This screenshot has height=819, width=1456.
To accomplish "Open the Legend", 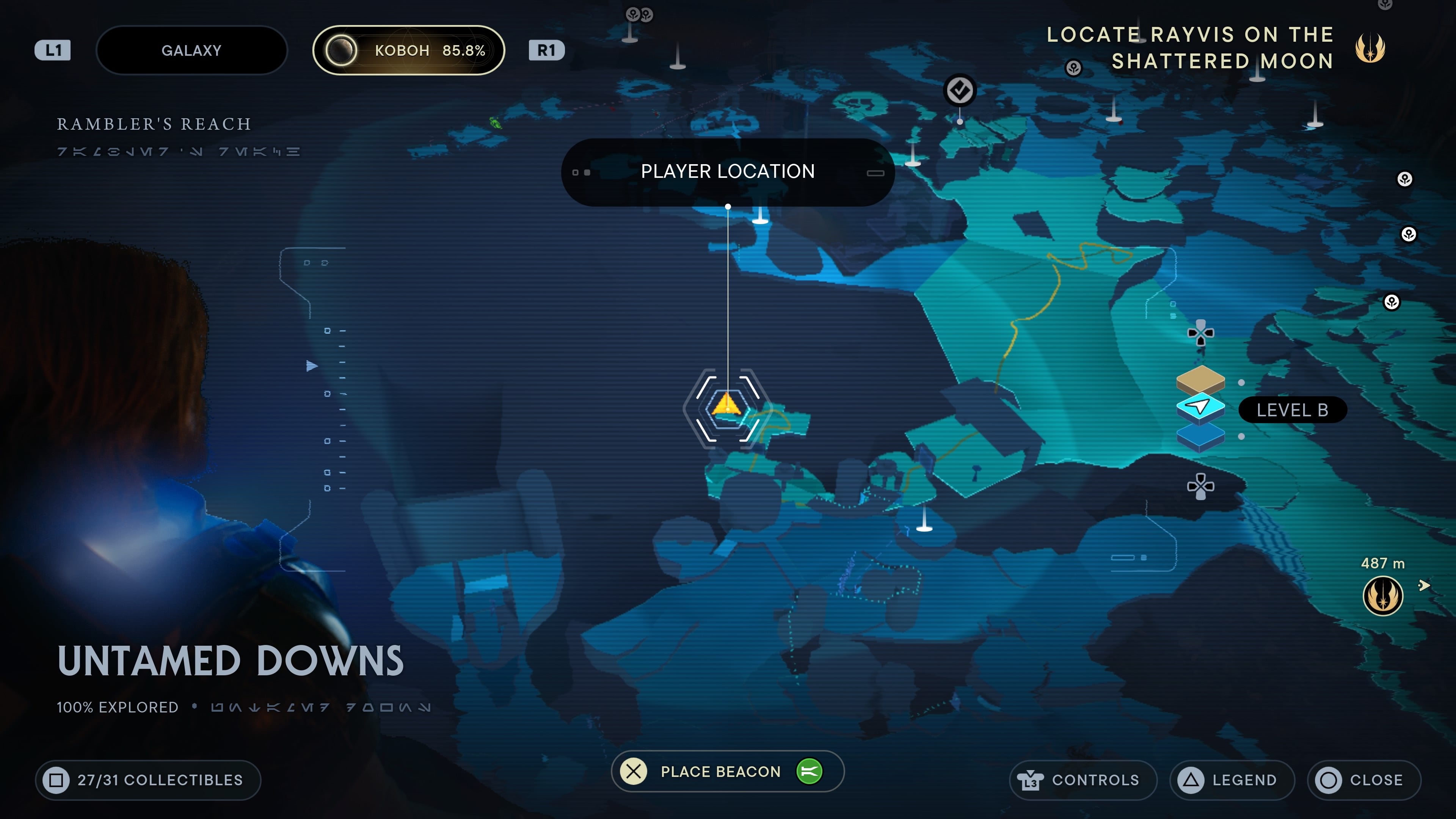I will pos(1232,780).
